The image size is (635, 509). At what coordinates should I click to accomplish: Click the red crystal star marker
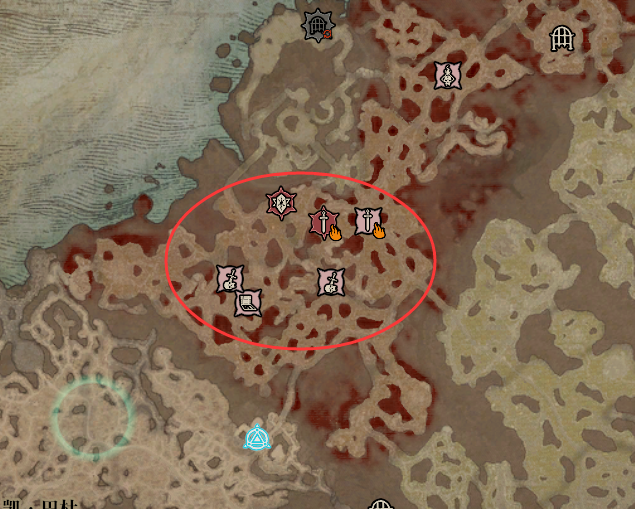[282, 204]
